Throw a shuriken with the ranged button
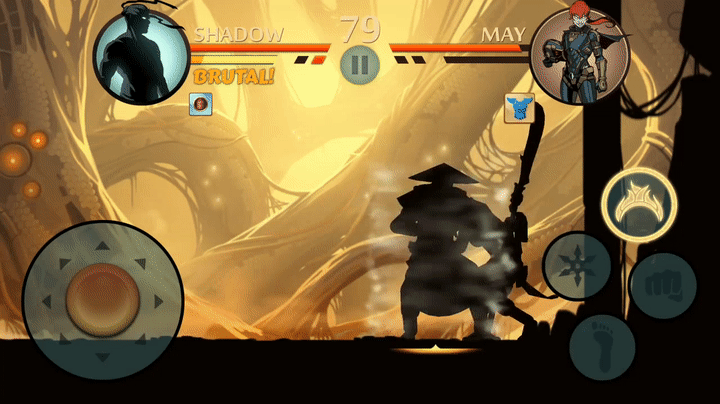720x404 pixels. pyautogui.click(x=578, y=266)
